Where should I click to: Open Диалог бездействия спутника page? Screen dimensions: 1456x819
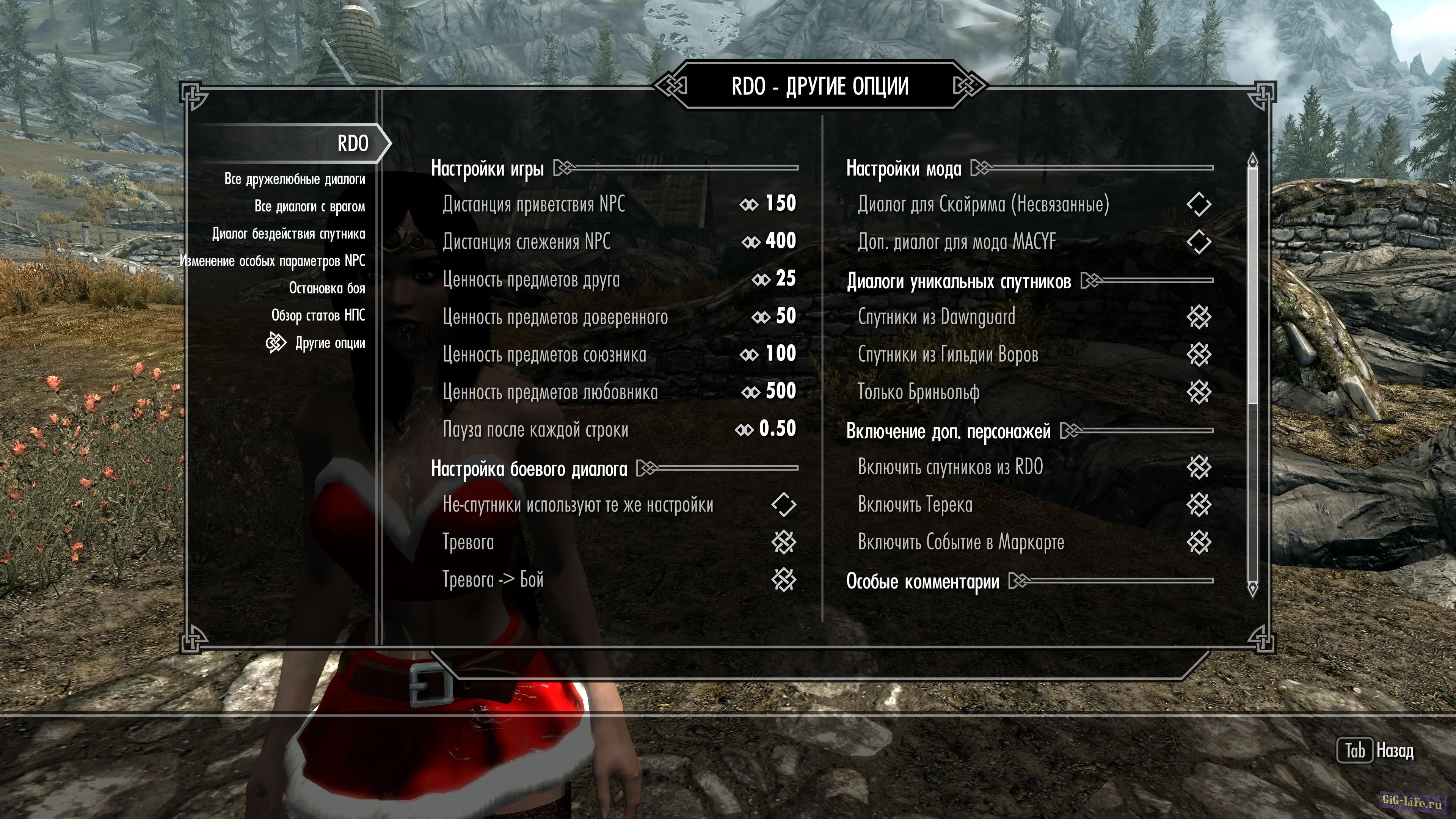[x=288, y=234]
